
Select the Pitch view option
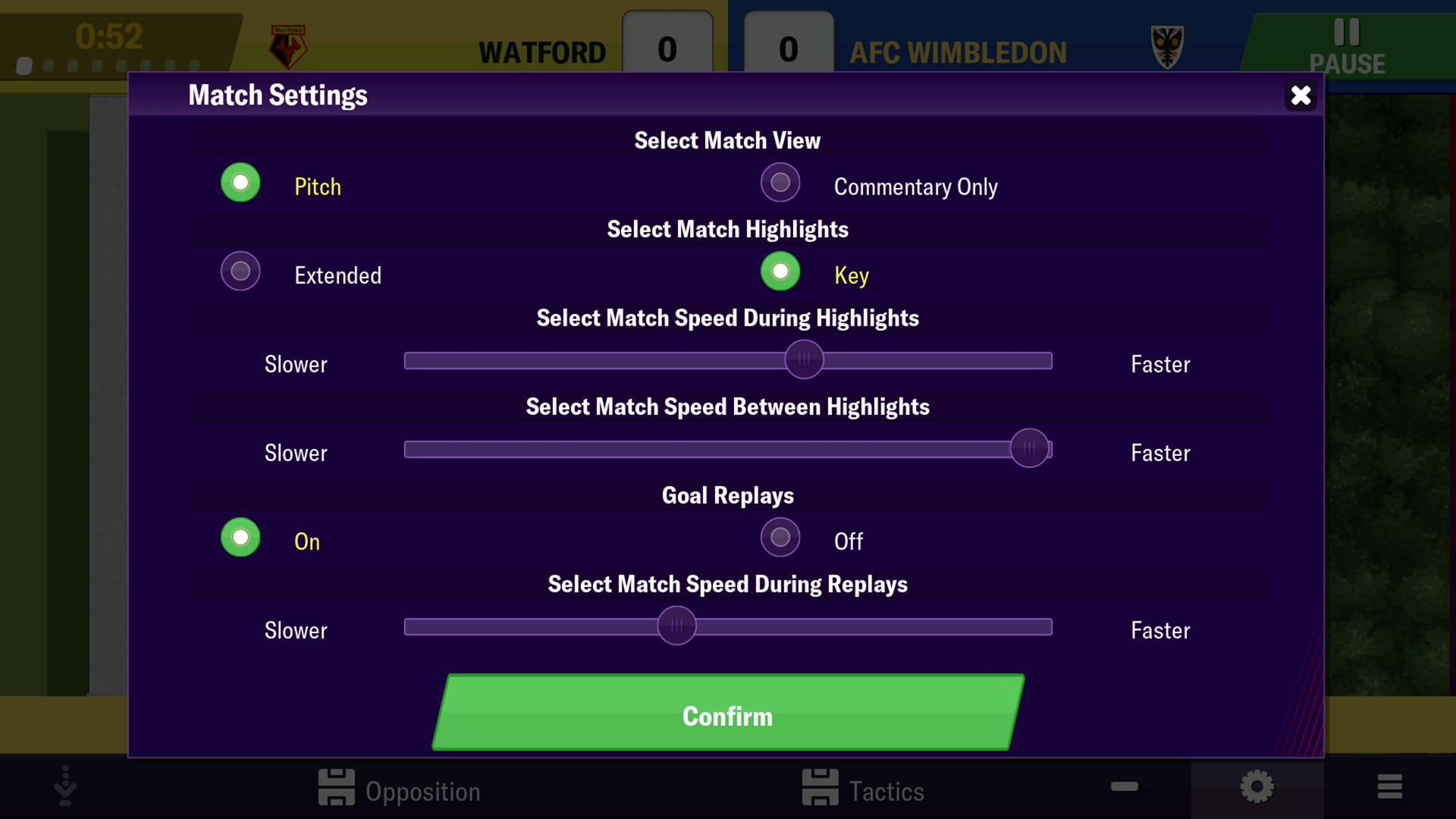point(240,183)
